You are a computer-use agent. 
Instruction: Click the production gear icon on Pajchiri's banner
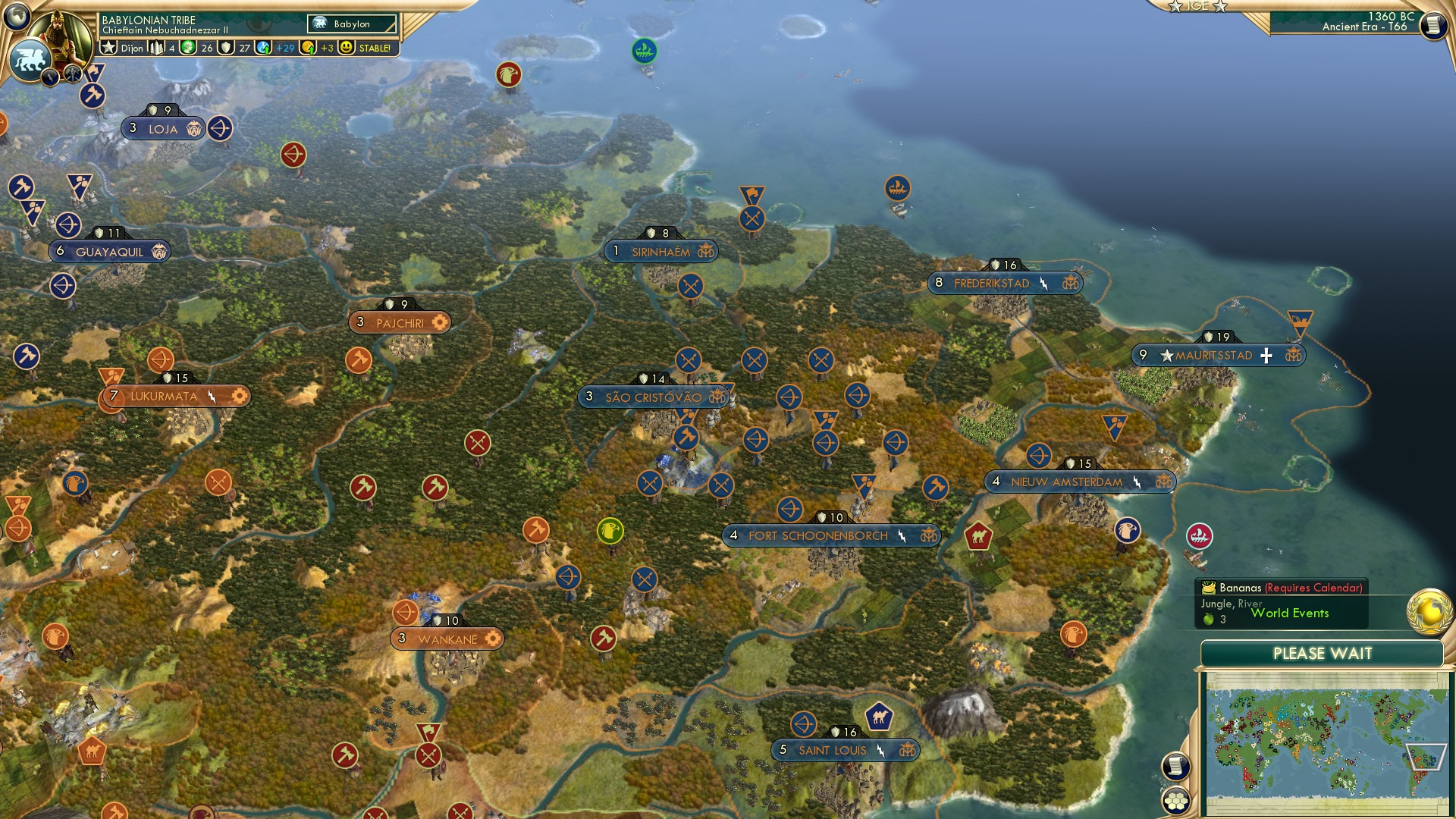tap(438, 322)
